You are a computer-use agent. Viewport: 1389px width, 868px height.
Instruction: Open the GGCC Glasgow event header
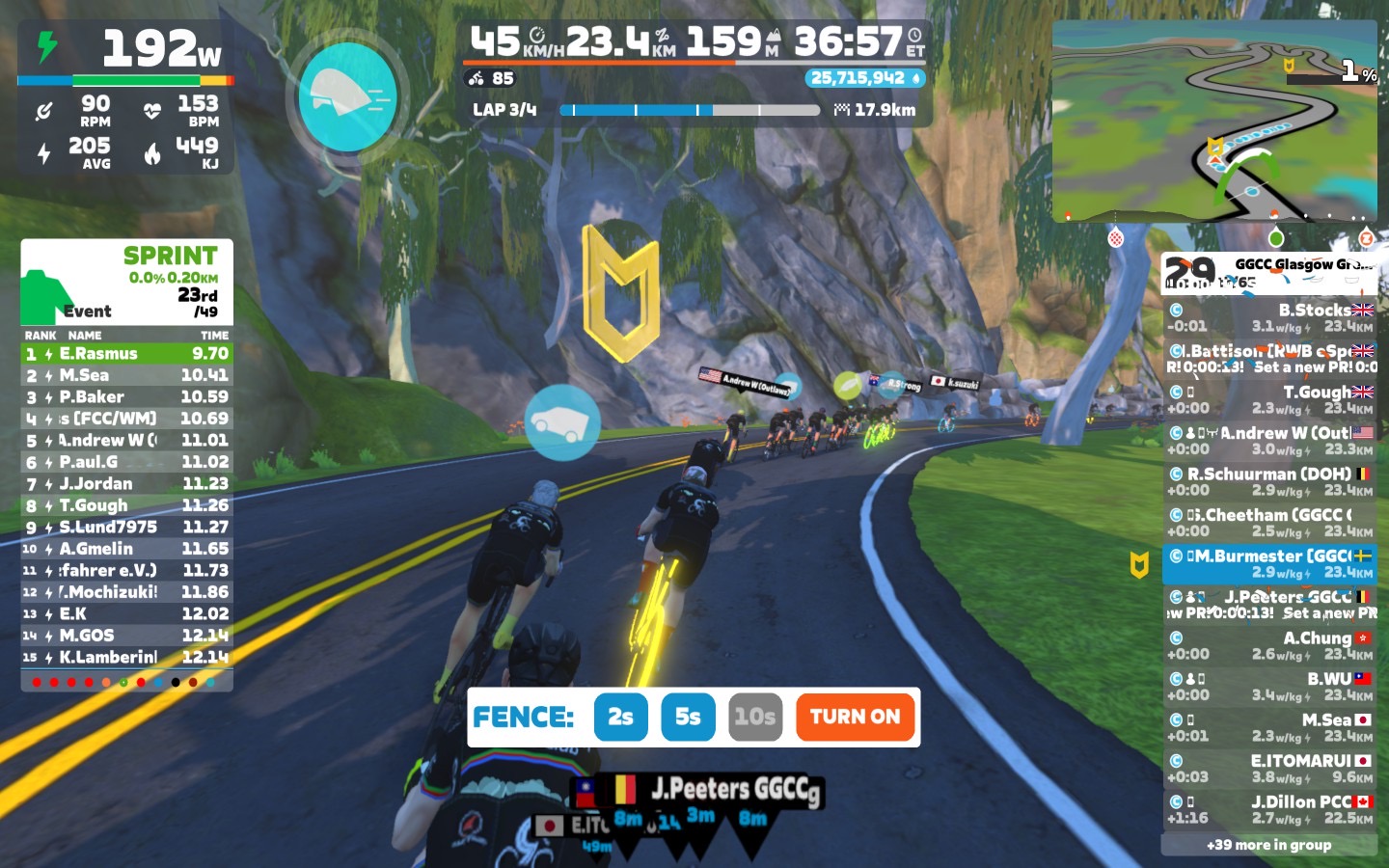(1268, 272)
